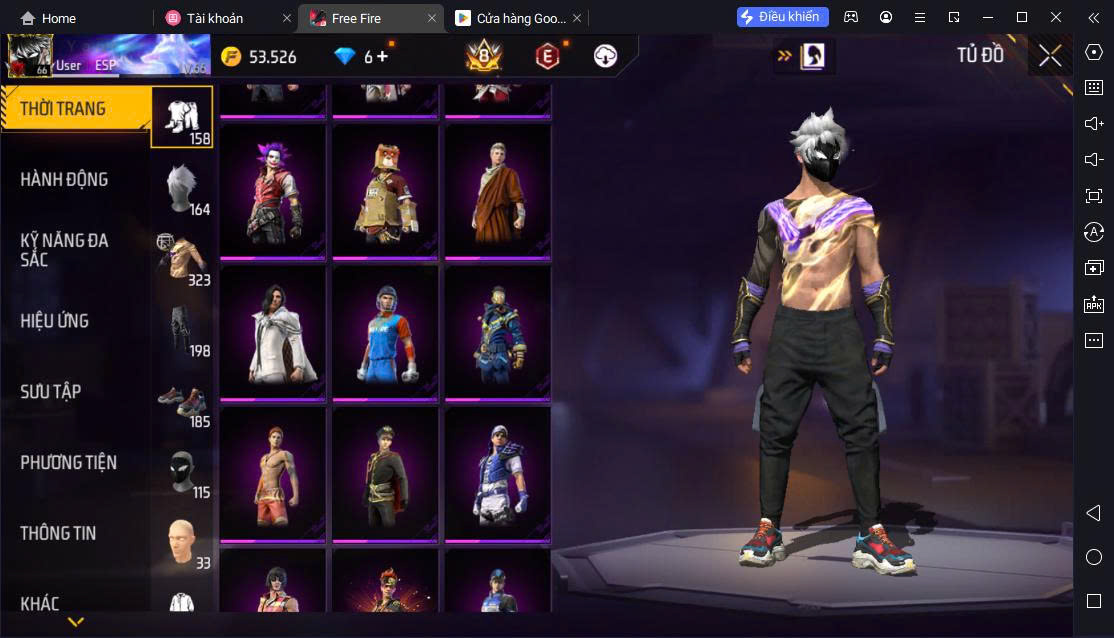Image resolution: width=1114 pixels, height=638 pixels.
Task: Open the red E badge icon
Action: 546,57
